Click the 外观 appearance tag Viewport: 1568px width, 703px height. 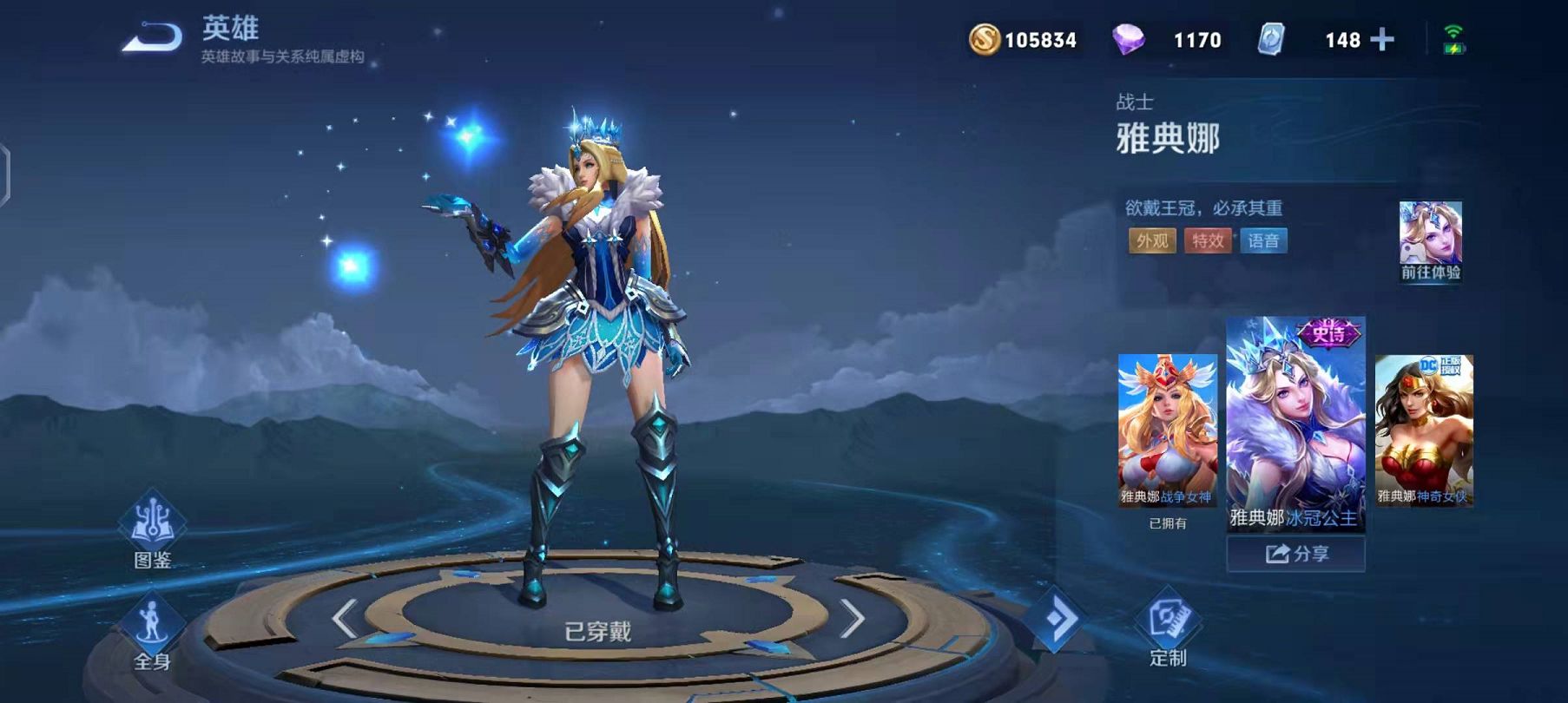(x=1152, y=240)
